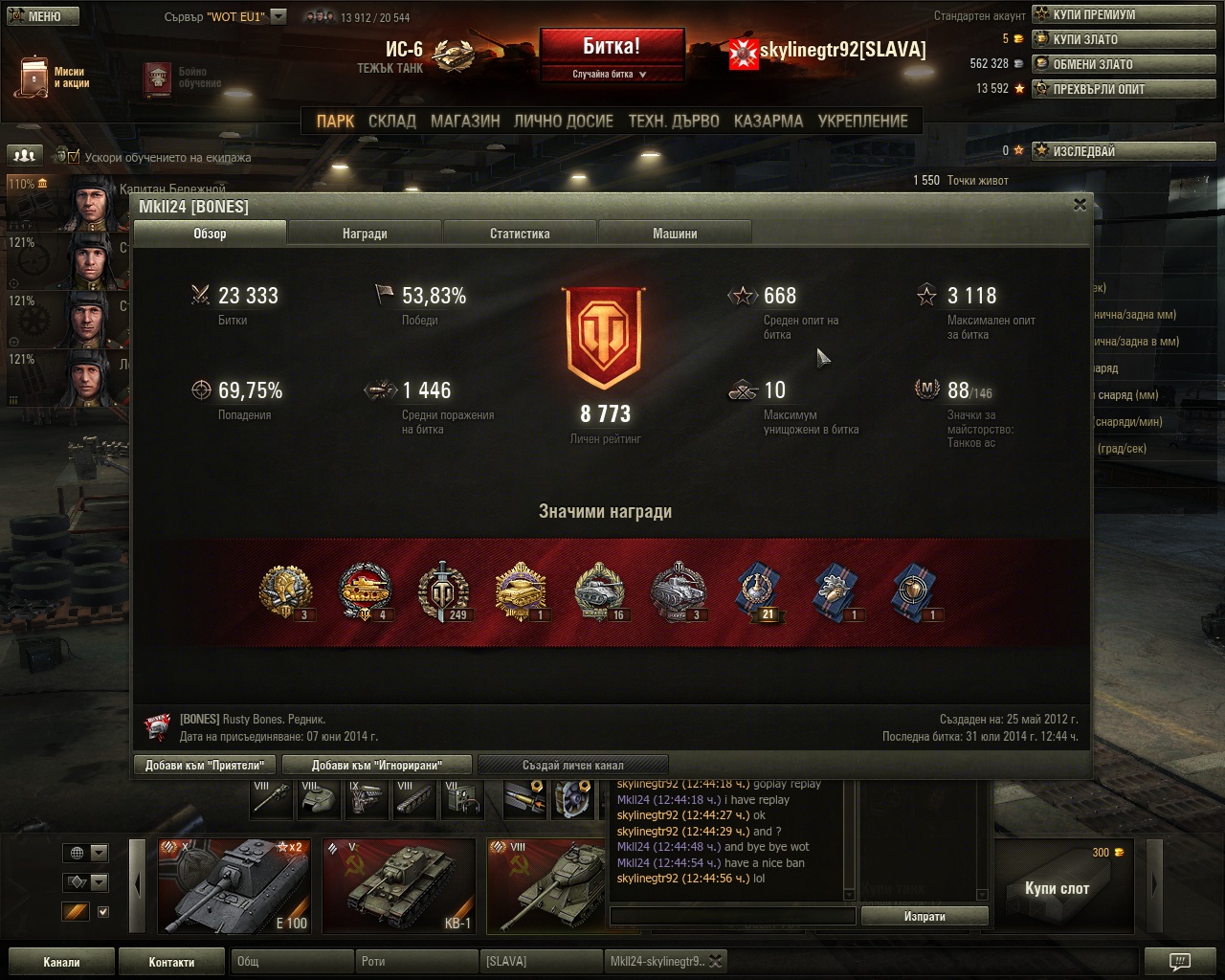Switch to the Награди tab

pyautogui.click(x=365, y=234)
